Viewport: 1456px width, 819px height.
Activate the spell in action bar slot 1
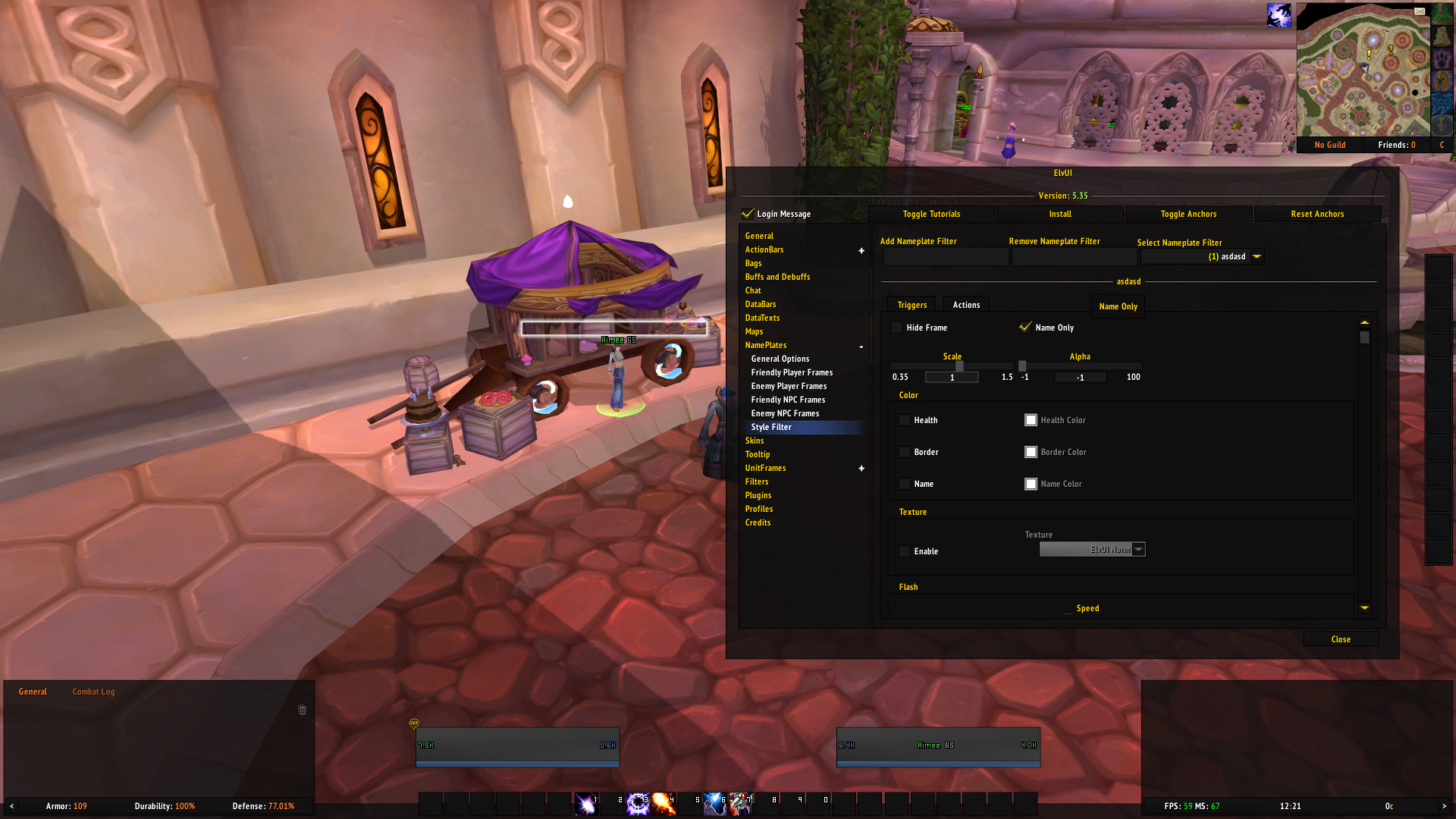586,805
